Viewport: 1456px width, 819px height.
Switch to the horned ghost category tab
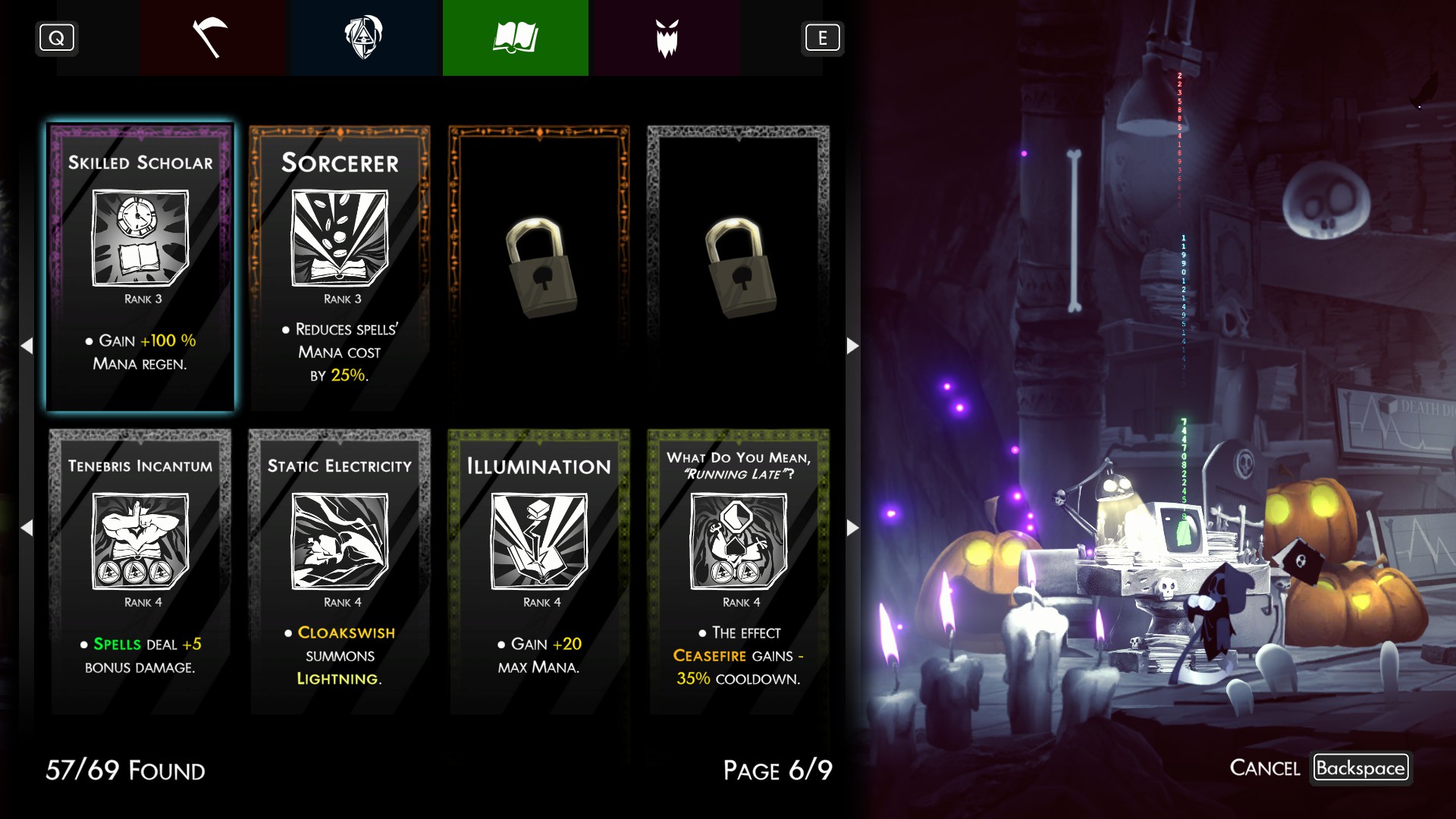pos(667,38)
